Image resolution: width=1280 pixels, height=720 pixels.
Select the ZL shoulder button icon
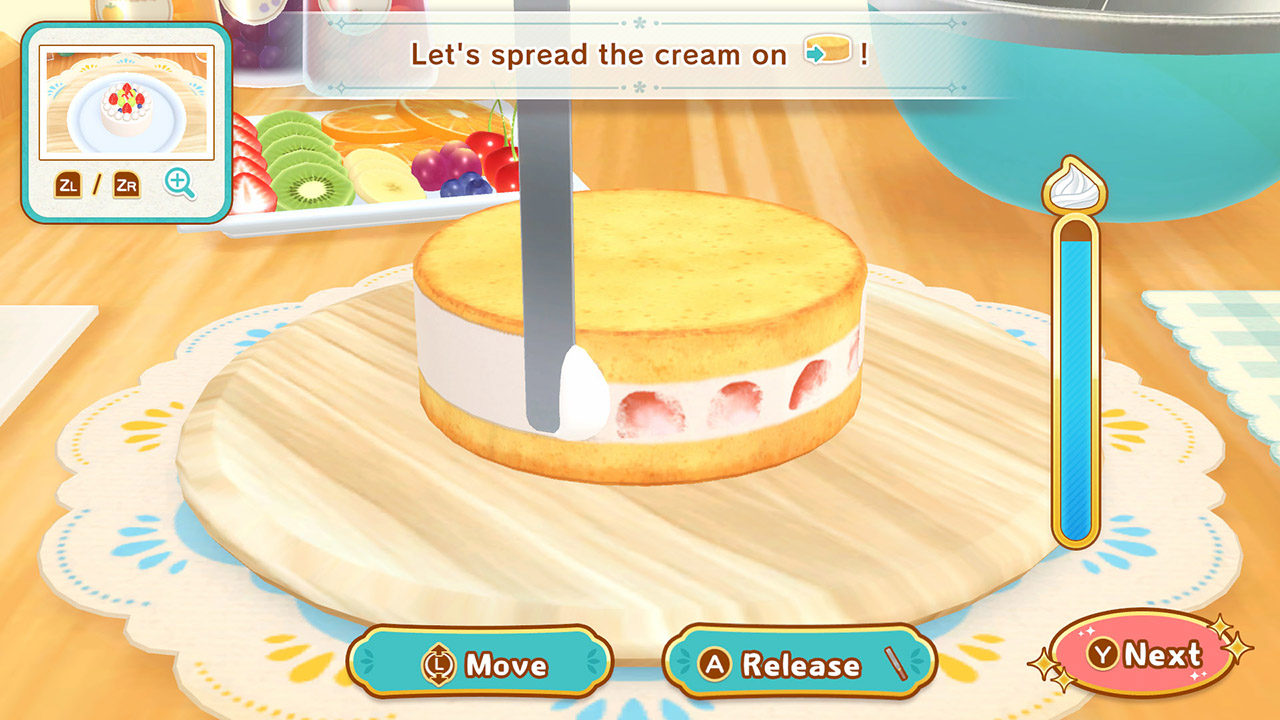[68, 185]
